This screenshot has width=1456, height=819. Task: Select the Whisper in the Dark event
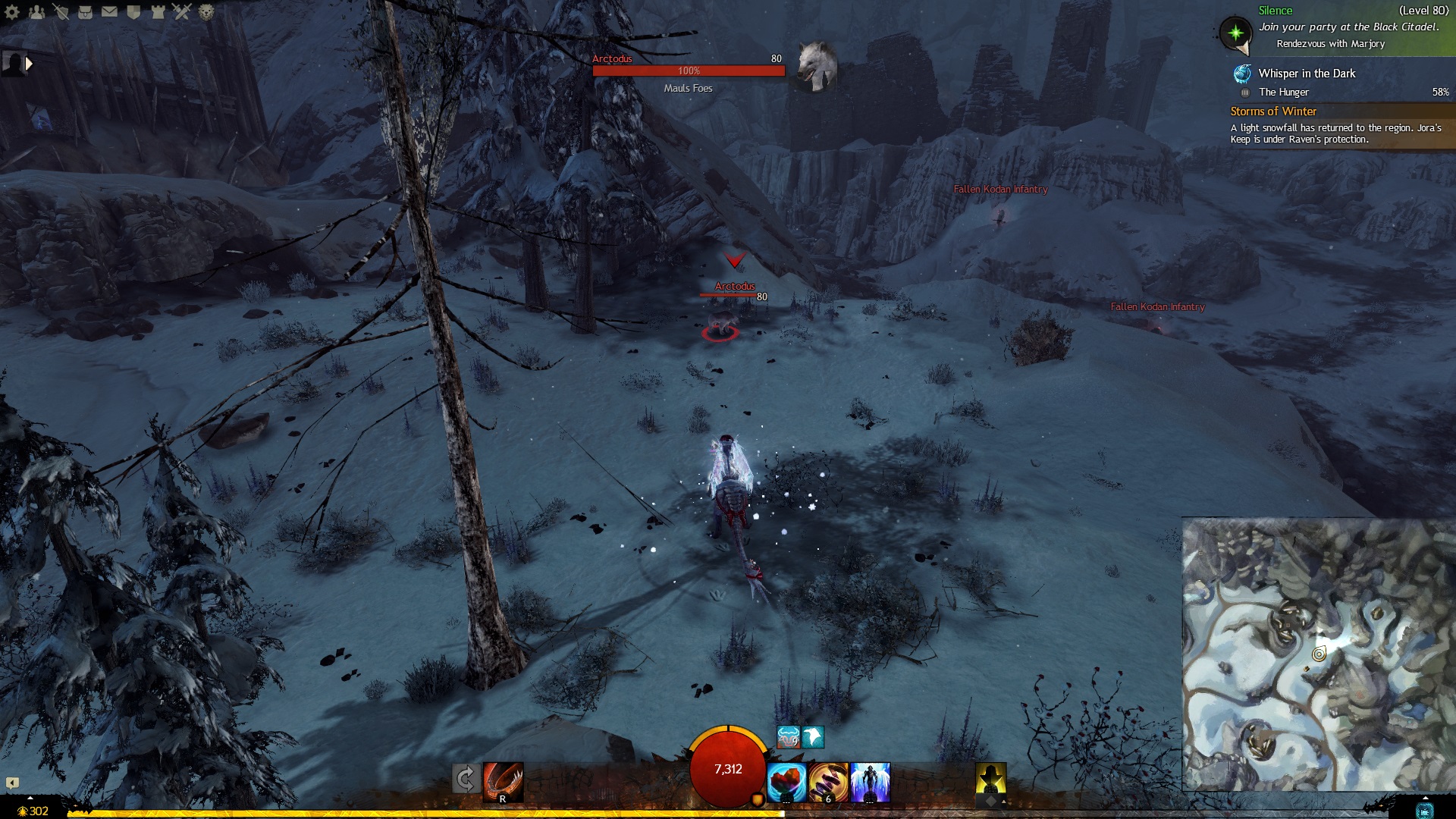[x=1306, y=74]
